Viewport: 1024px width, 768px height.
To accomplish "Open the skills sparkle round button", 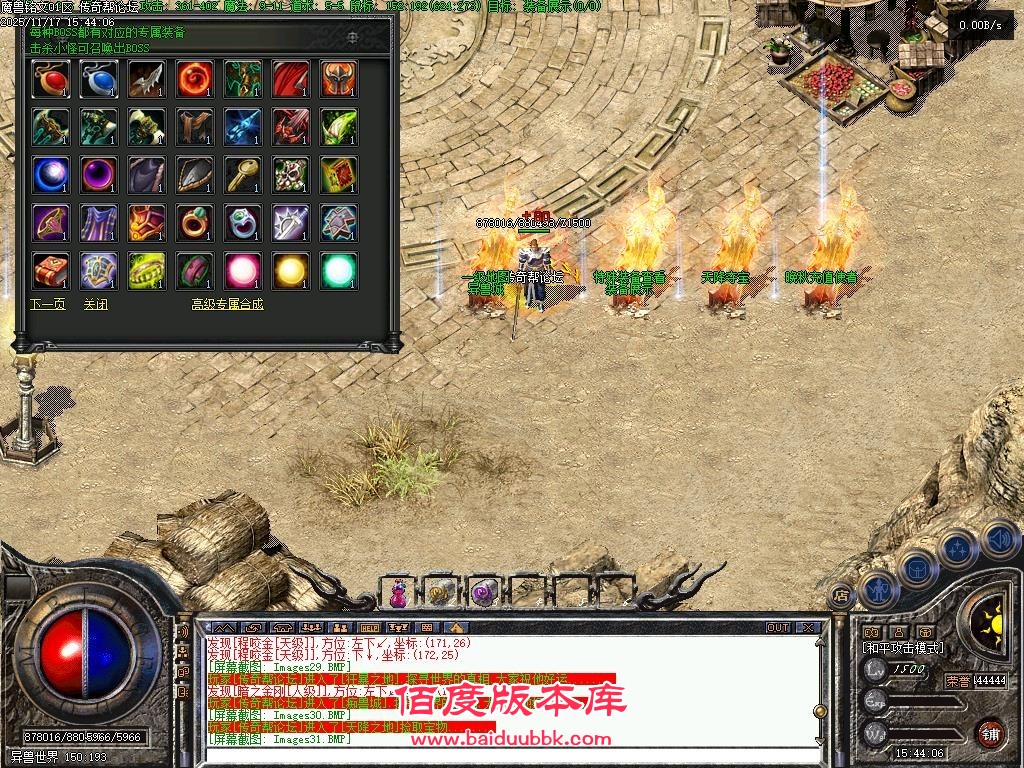I will (x=958, y=549).
